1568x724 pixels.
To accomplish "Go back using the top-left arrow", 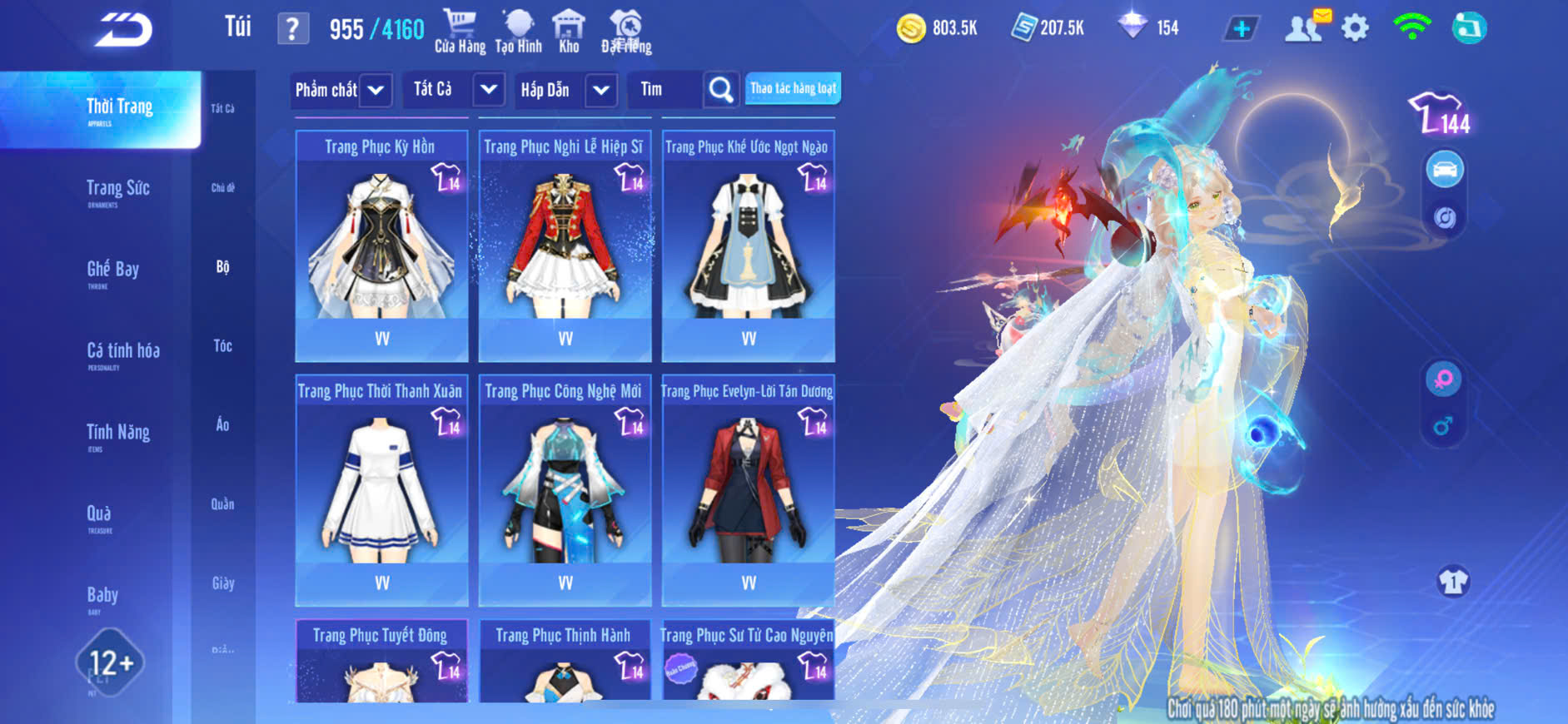I will point(123,30).
